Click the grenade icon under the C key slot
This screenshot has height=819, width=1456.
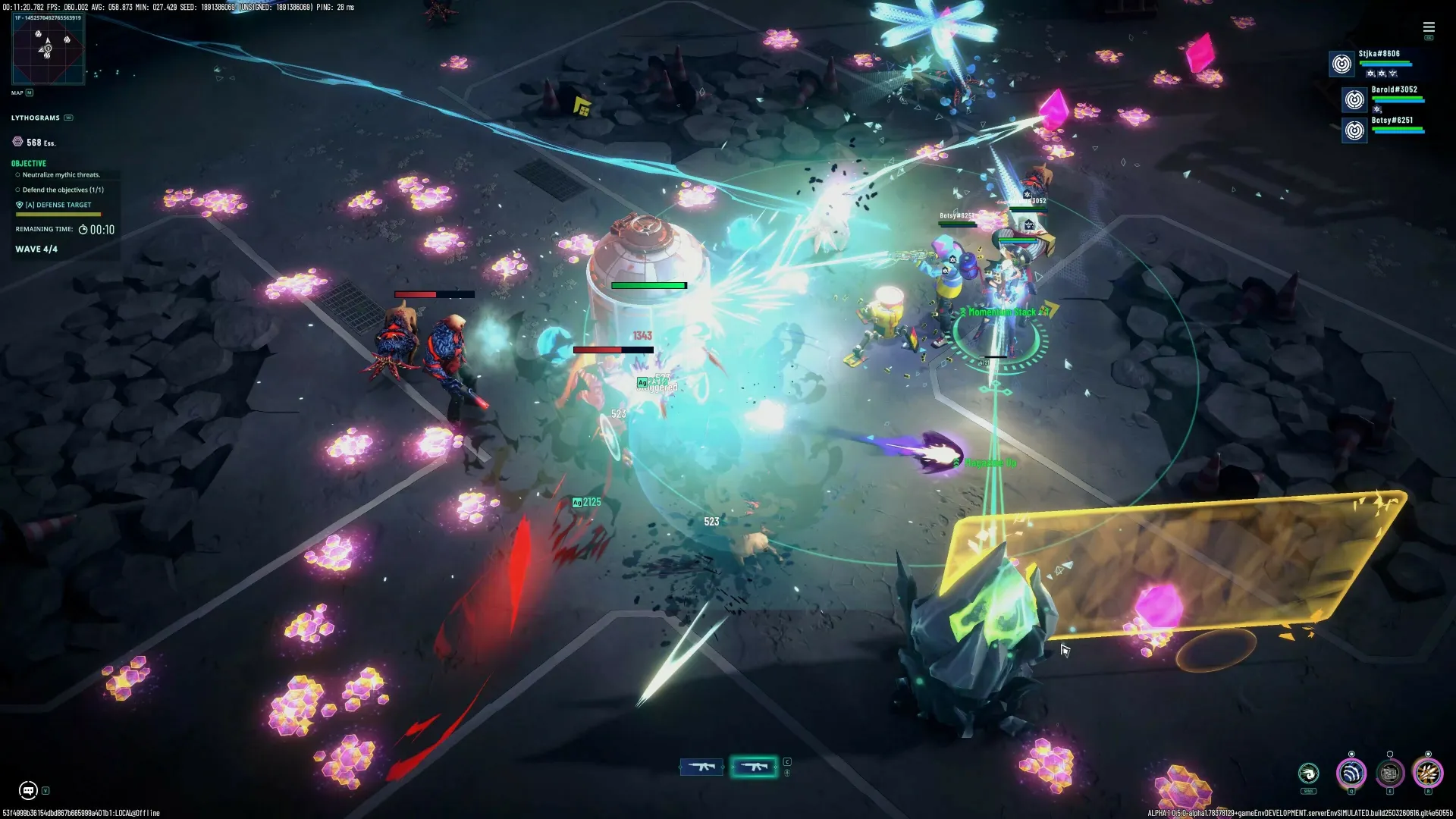(x=787, y=773)
